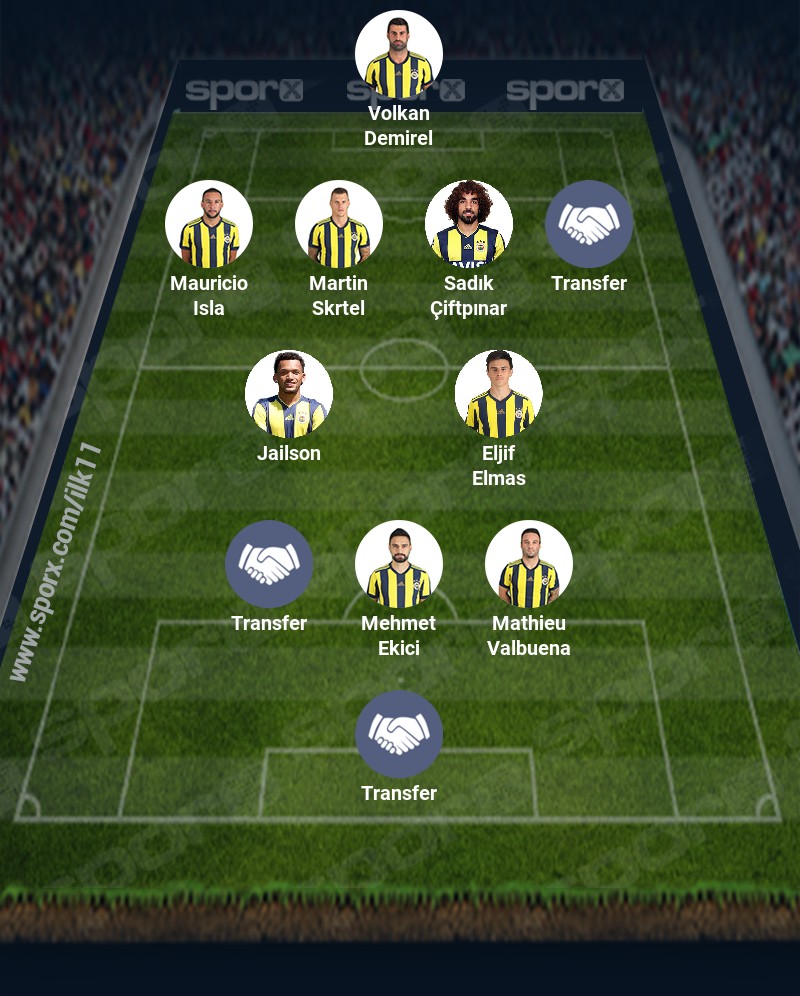The height and width of the screenshot is (996, 800).
Task: Select Sadık Çiftpınar's player slot
Action: [x=469, y=225]
